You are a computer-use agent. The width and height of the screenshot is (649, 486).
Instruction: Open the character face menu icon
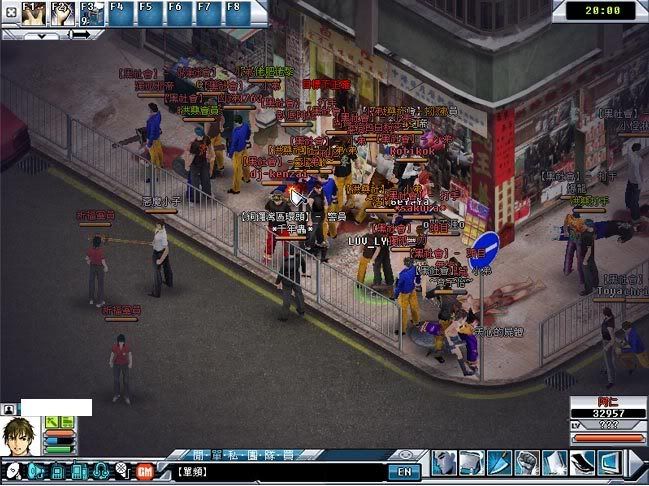coord(445,462)
